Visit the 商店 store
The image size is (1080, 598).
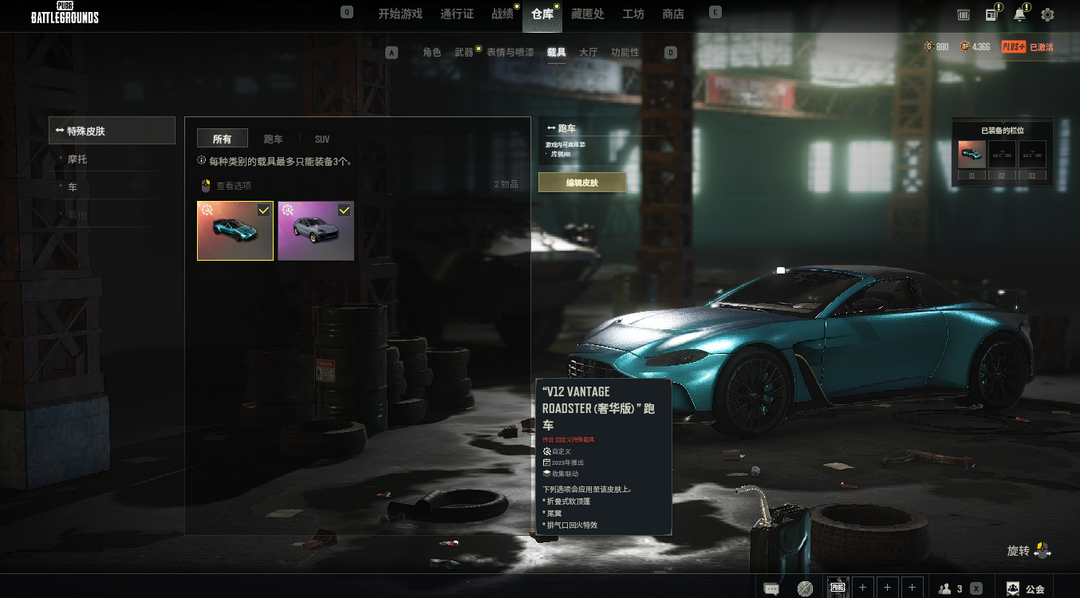coord(673,14)
